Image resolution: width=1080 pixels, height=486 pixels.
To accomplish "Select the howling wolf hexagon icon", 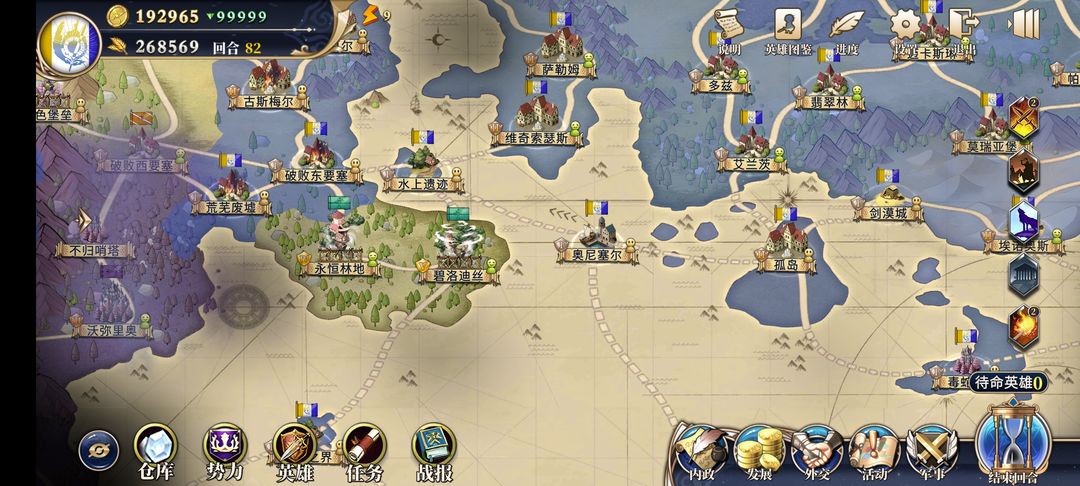I will tap(1023, 222).
